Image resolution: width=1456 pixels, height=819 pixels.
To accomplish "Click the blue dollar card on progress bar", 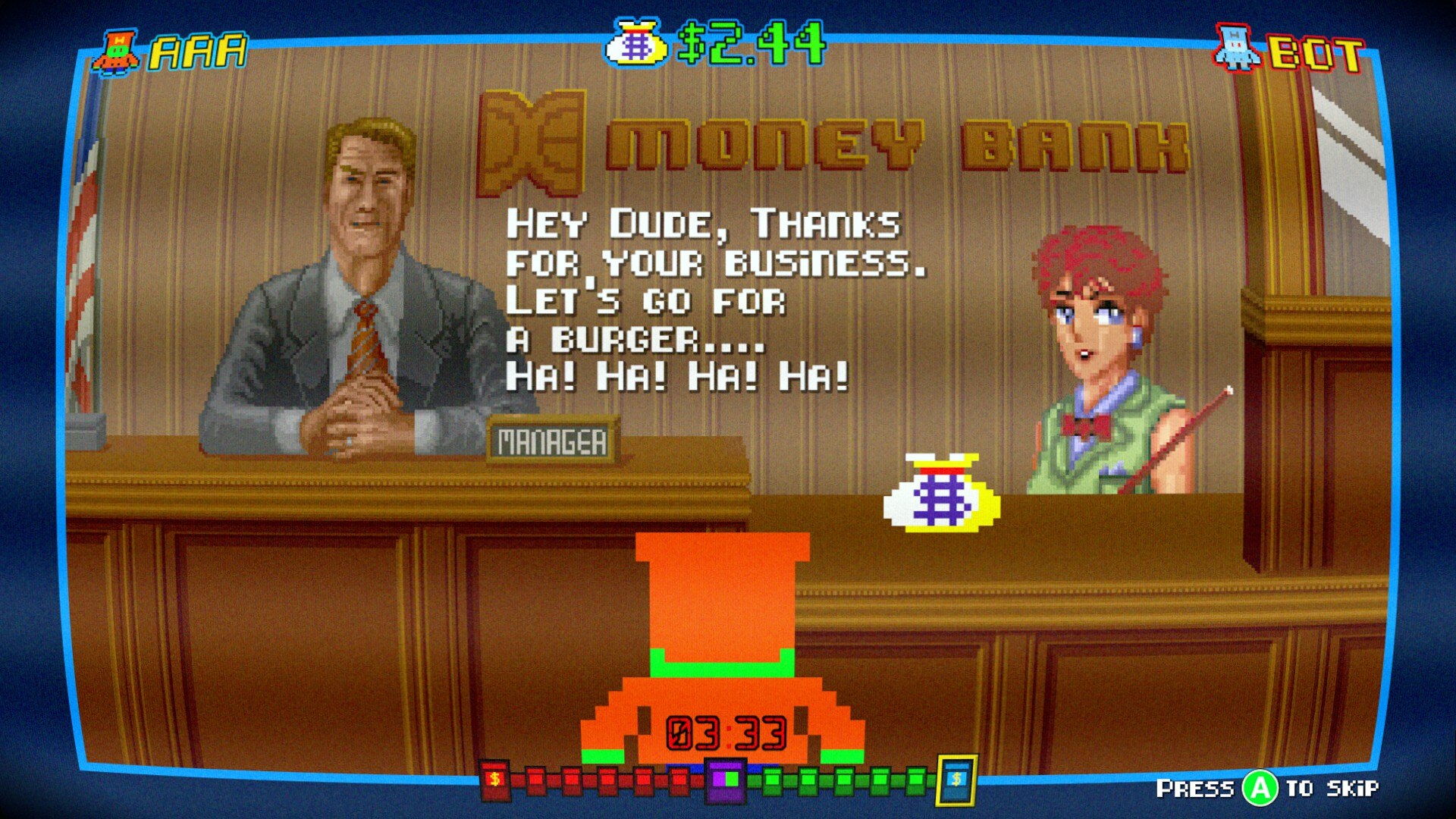I will [x=956, y=780].
